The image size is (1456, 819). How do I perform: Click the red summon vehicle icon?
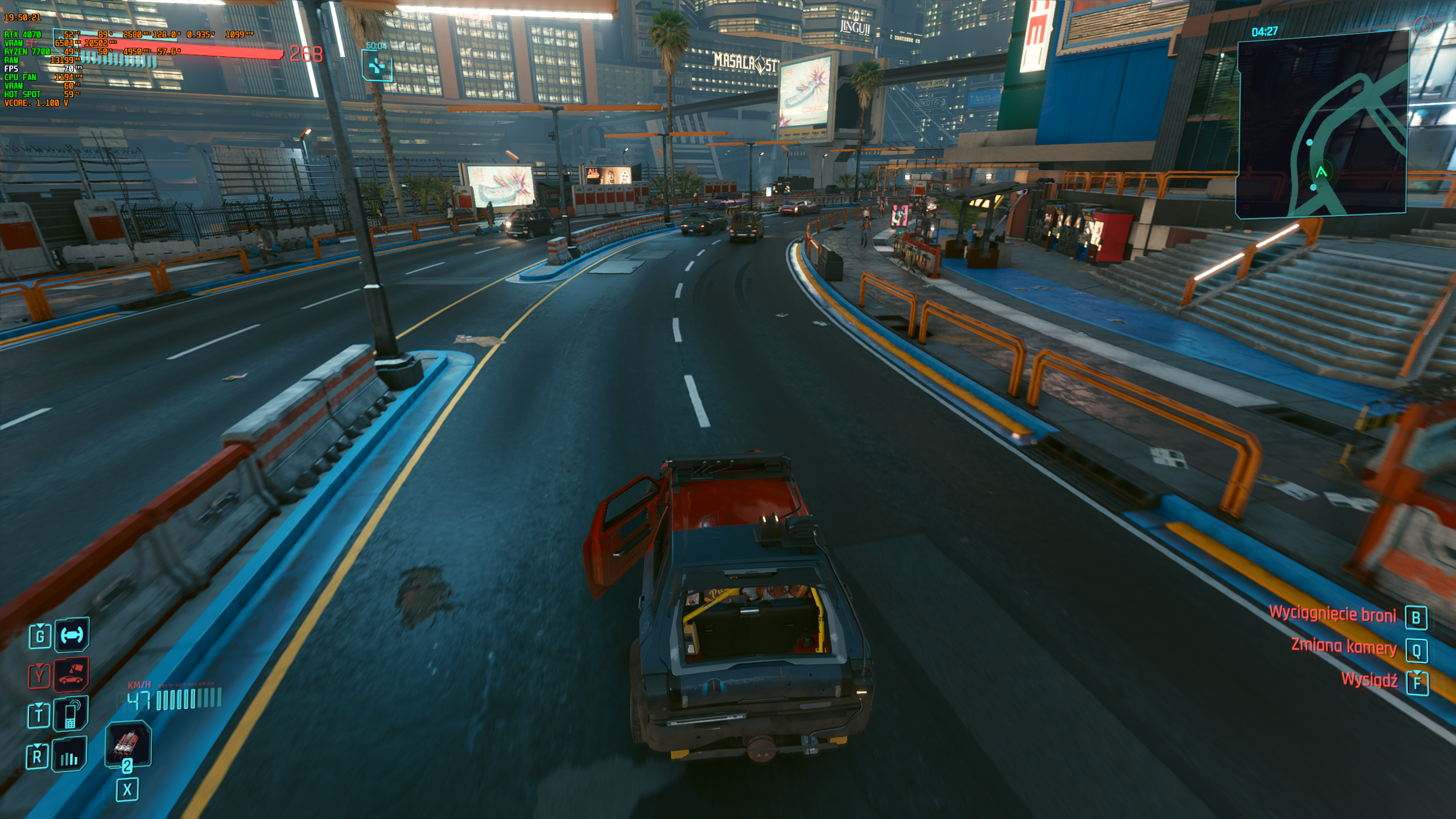(72, 675)
